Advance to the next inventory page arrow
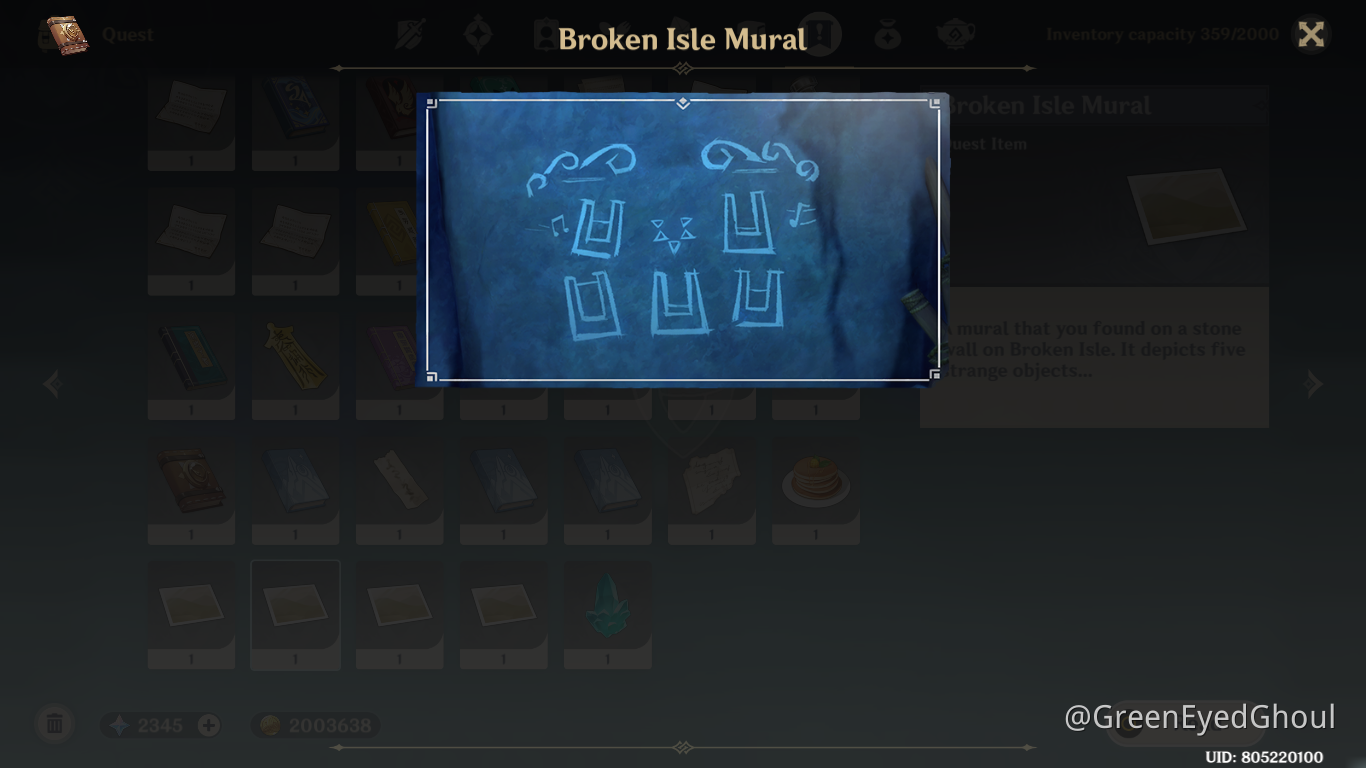Screen dimensions: 1366x768 coord(1315,384)
